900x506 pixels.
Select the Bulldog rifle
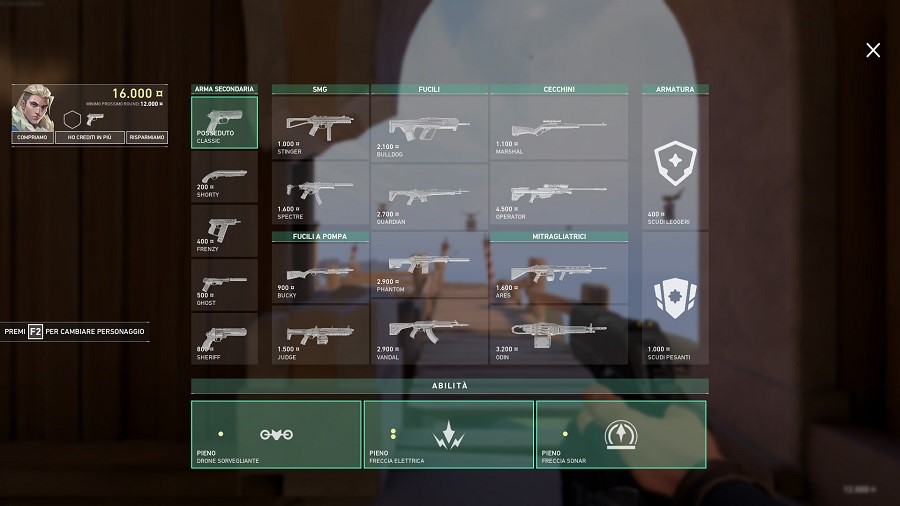pos(429,128)
